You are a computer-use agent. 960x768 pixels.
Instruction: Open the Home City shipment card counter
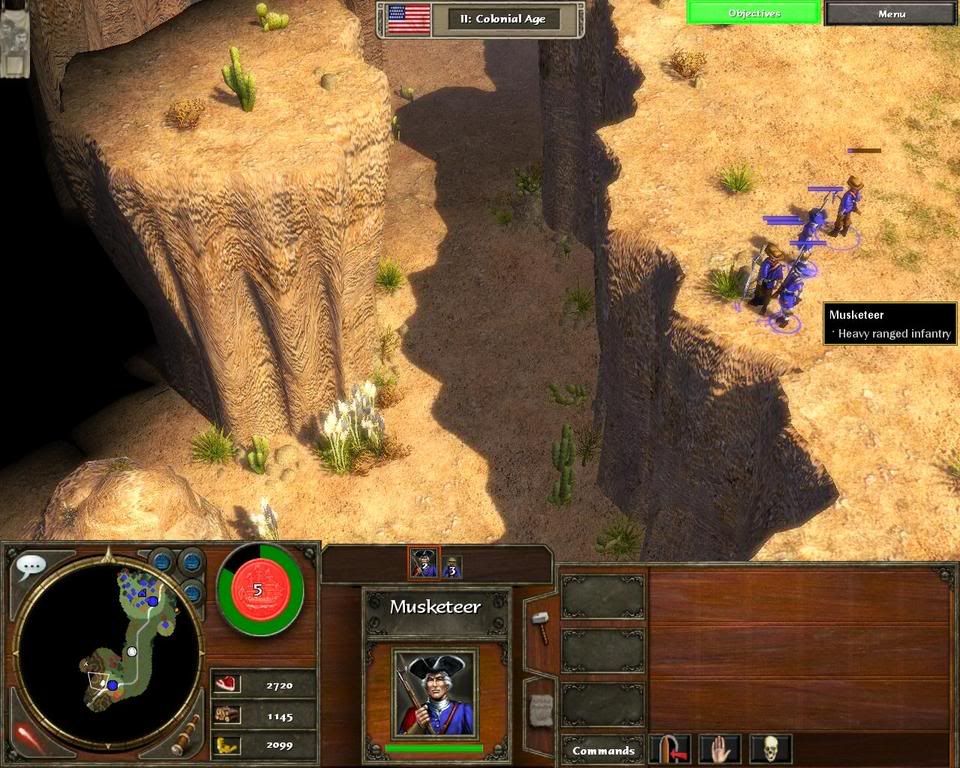click(258, 590)
